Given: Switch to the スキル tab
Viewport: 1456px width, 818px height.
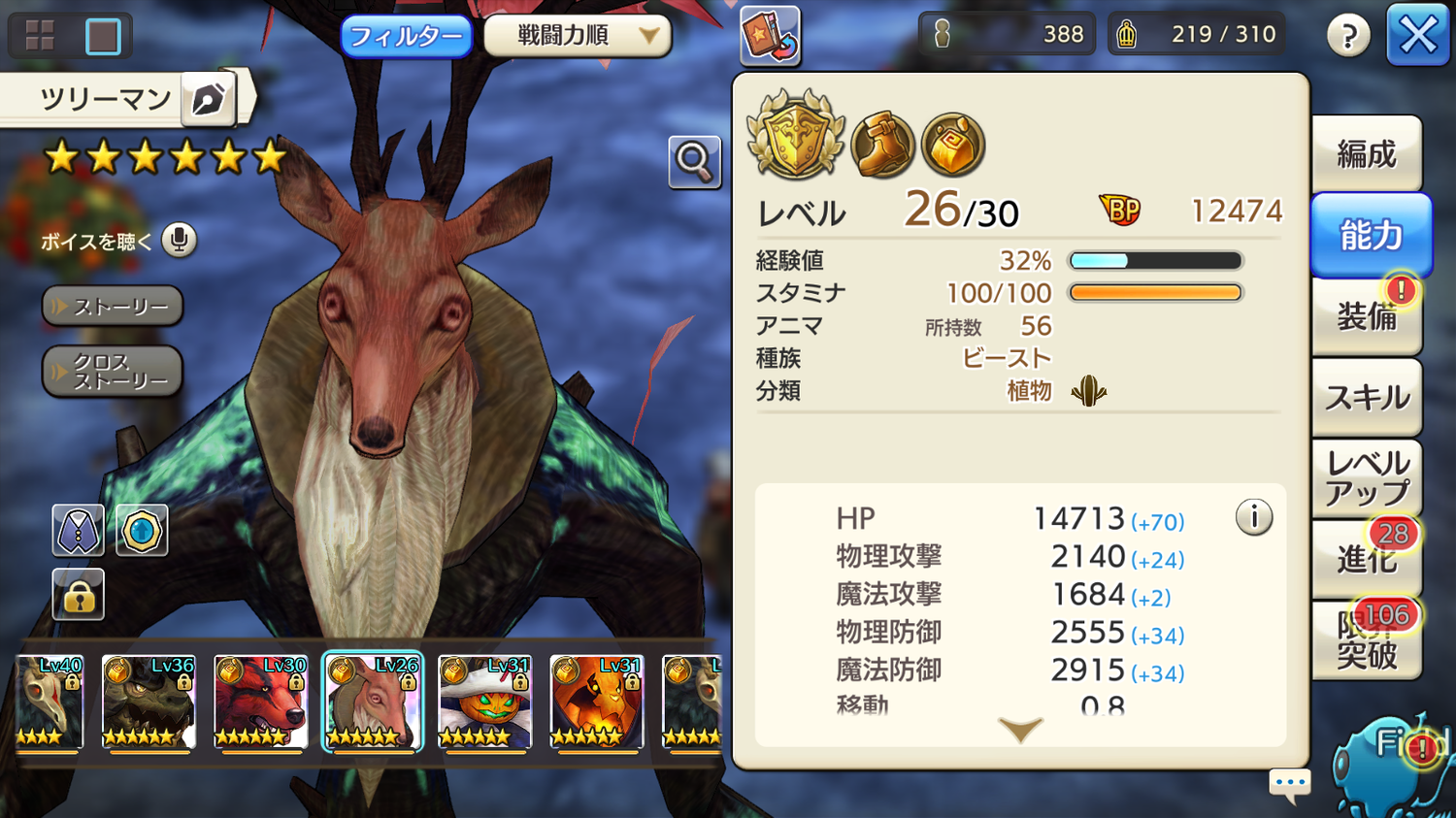Looking at the screenshot, I should coord(1367,397).
